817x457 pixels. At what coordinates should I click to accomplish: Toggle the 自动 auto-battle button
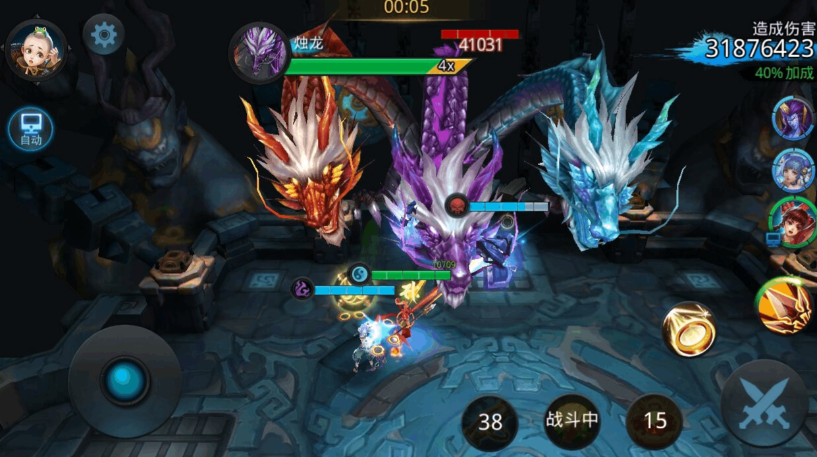(30, 128)
